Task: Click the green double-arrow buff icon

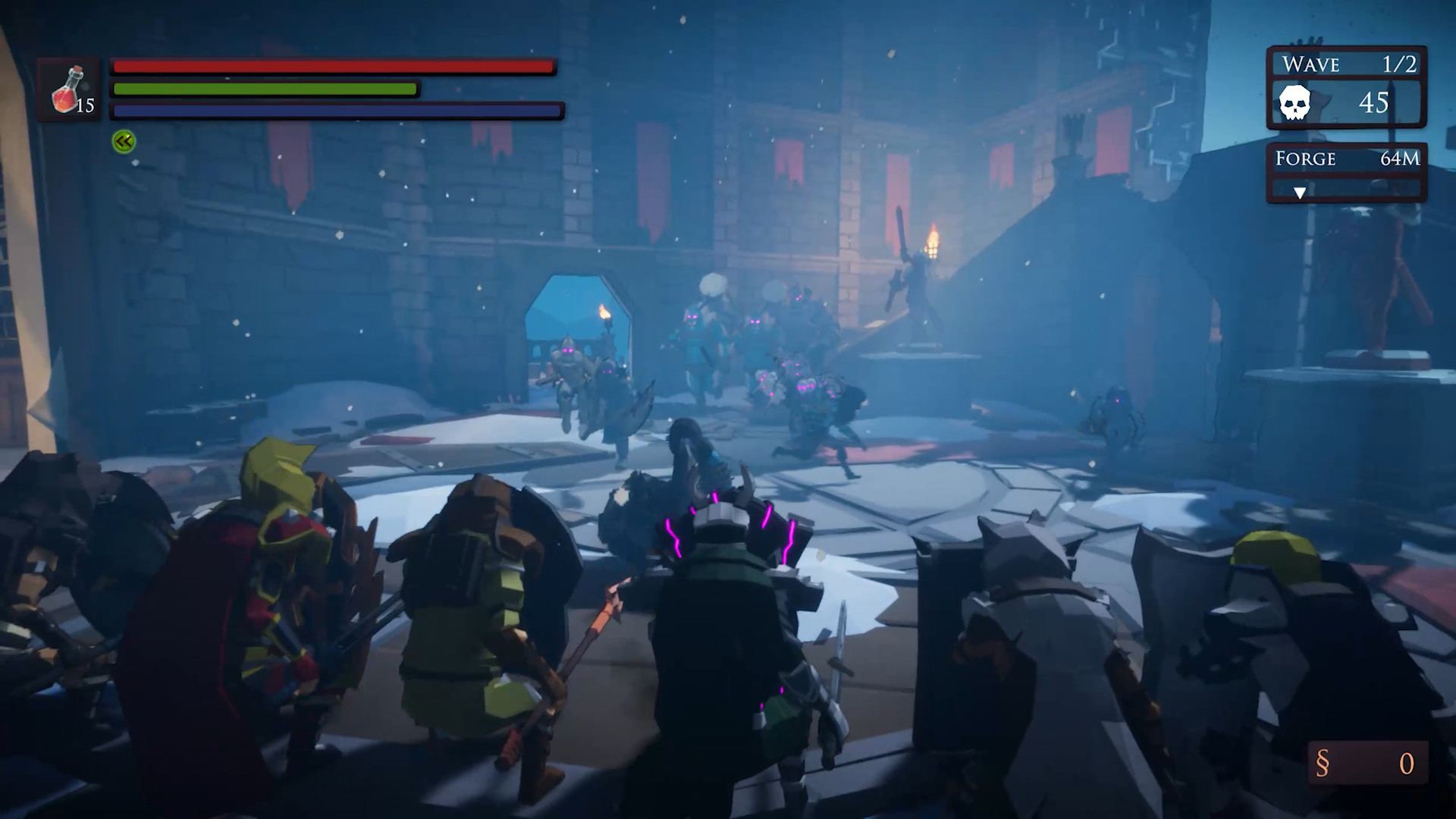Action: pos(124,141)
